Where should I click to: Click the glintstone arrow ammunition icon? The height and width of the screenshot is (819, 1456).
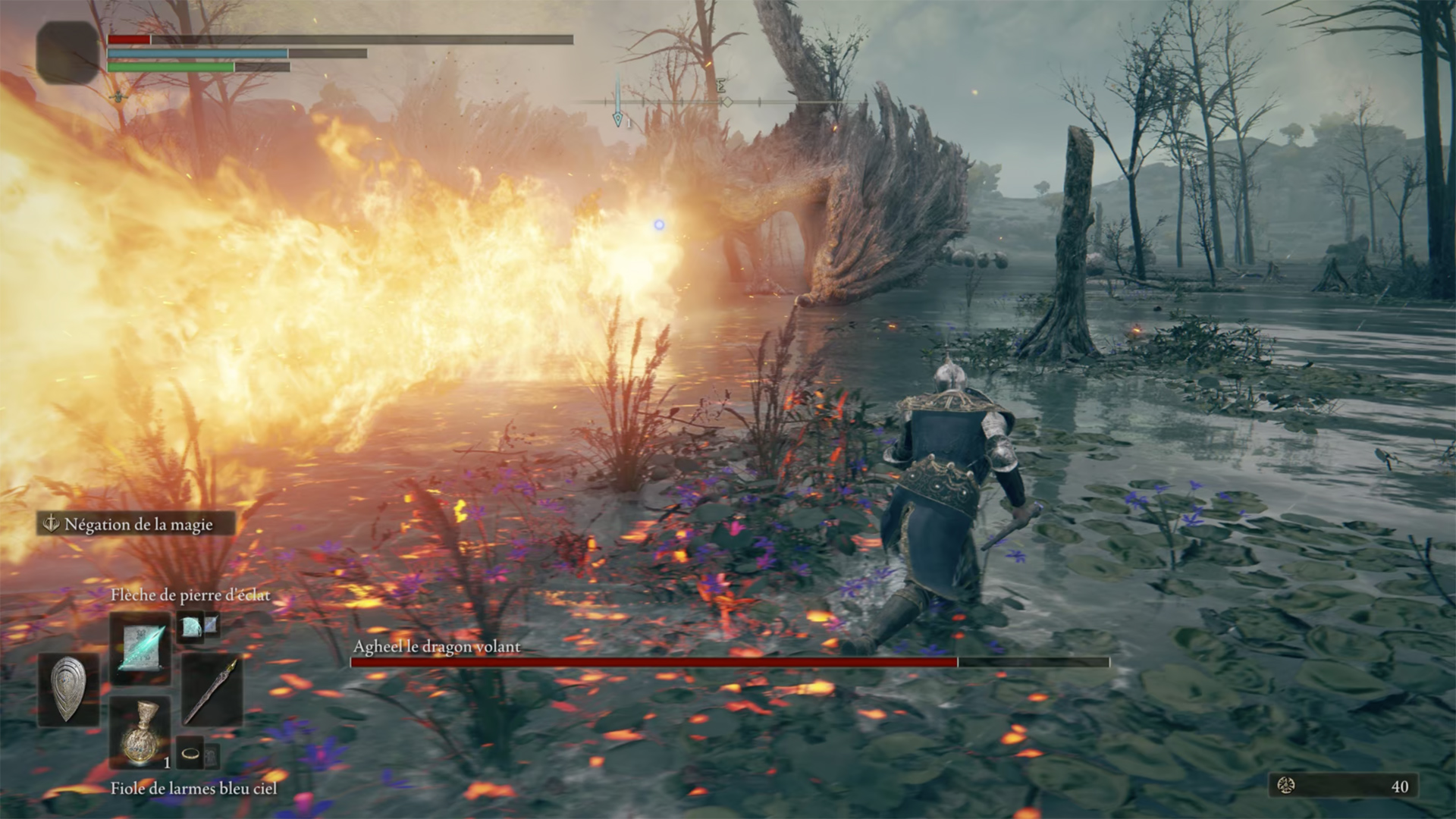tap(189, 629)
